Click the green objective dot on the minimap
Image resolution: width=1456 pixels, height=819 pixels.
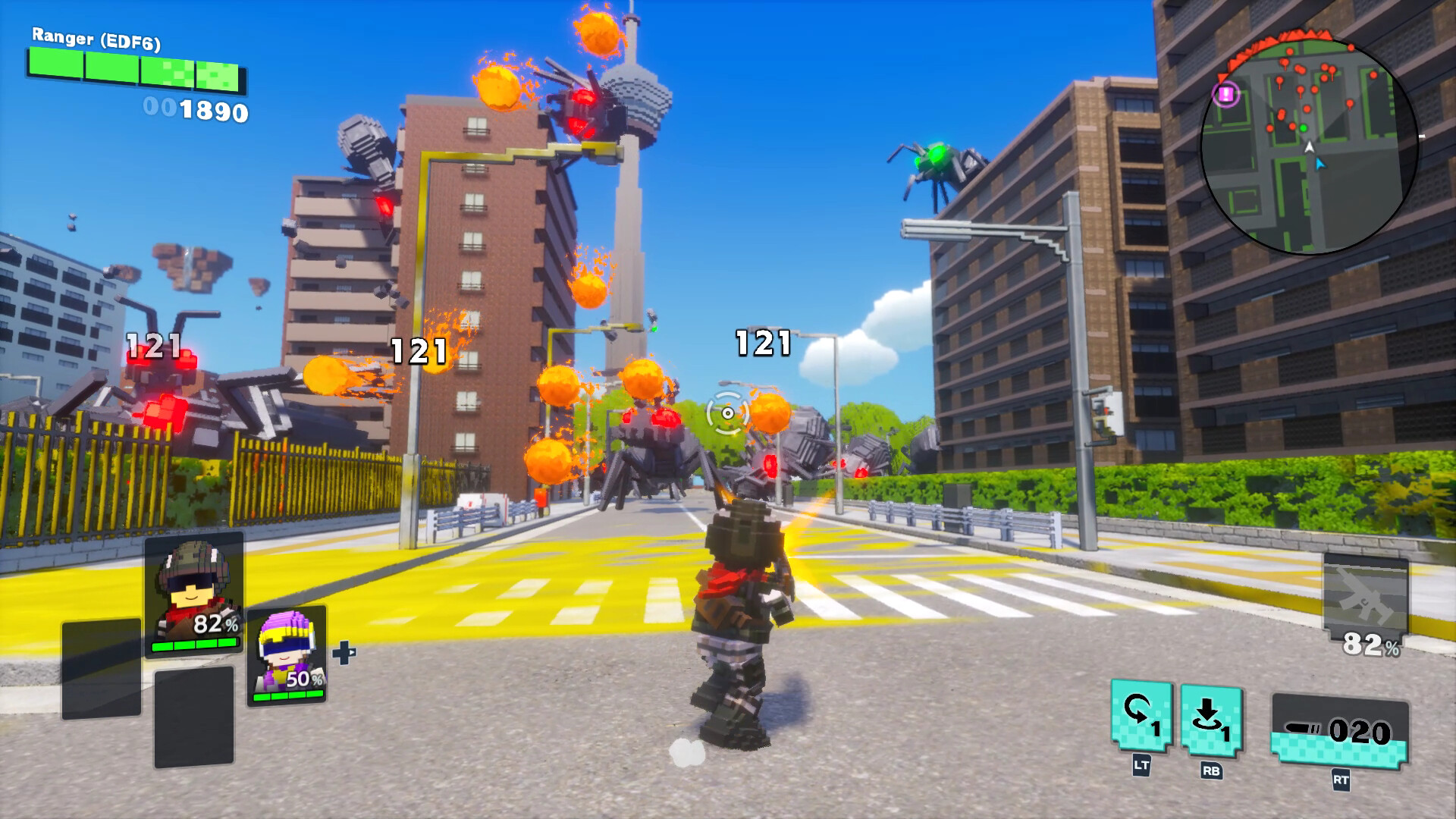[1304, 128]
